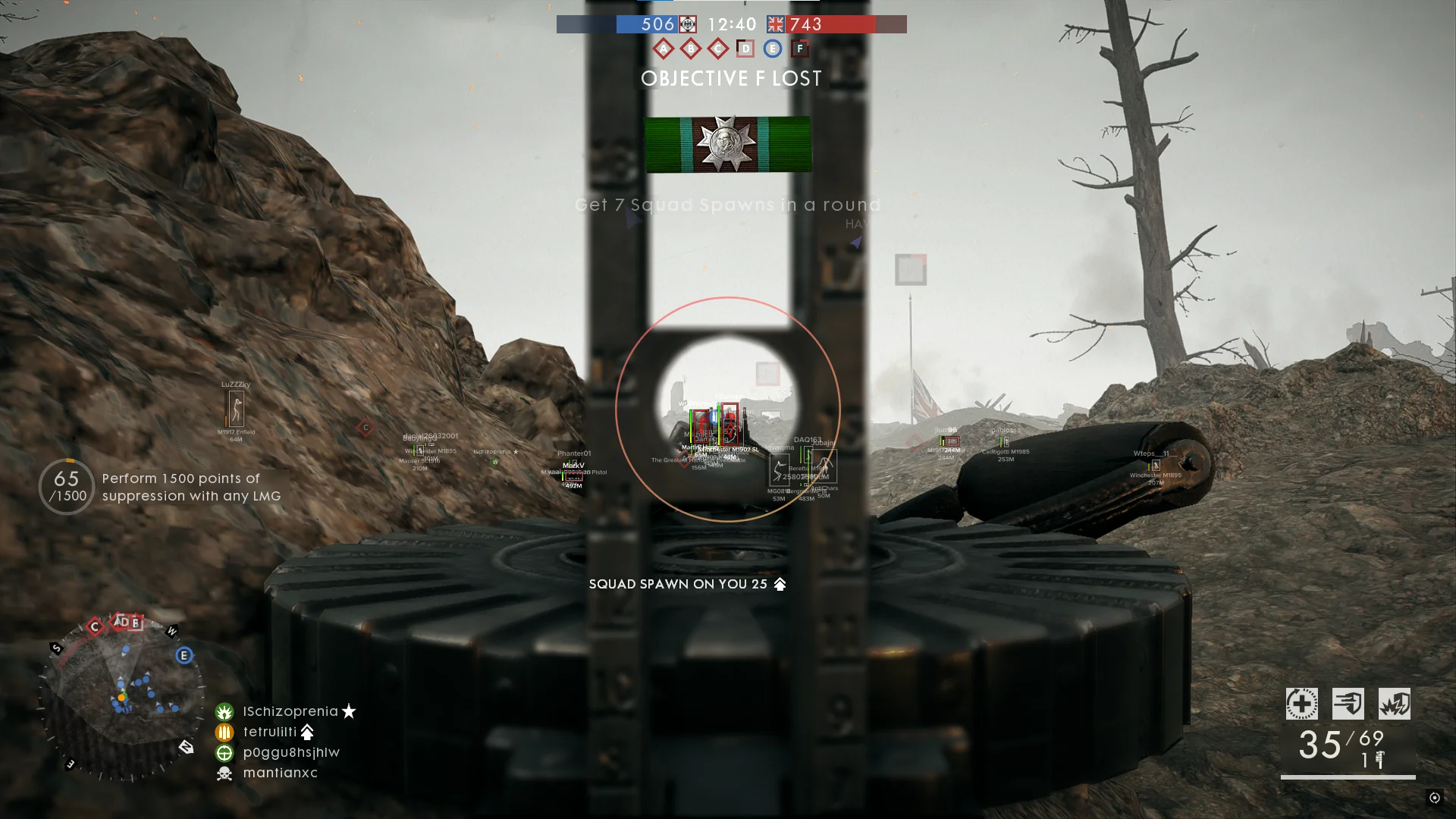Click the British Union Jack flag icon
Image resolution: width=1456 pixels, height=819 pixels.
pos(774,24)
